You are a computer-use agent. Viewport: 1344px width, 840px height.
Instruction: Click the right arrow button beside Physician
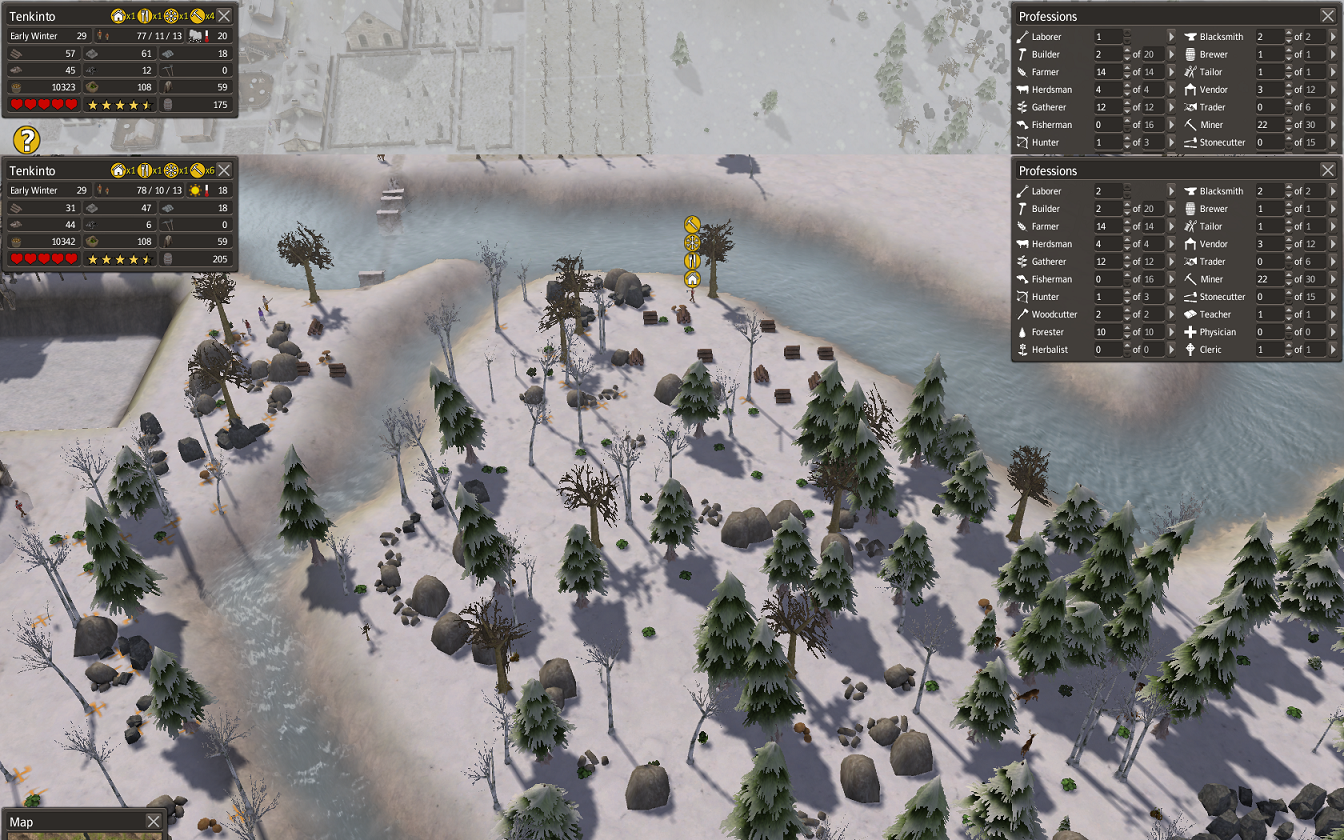point(1333,332)
